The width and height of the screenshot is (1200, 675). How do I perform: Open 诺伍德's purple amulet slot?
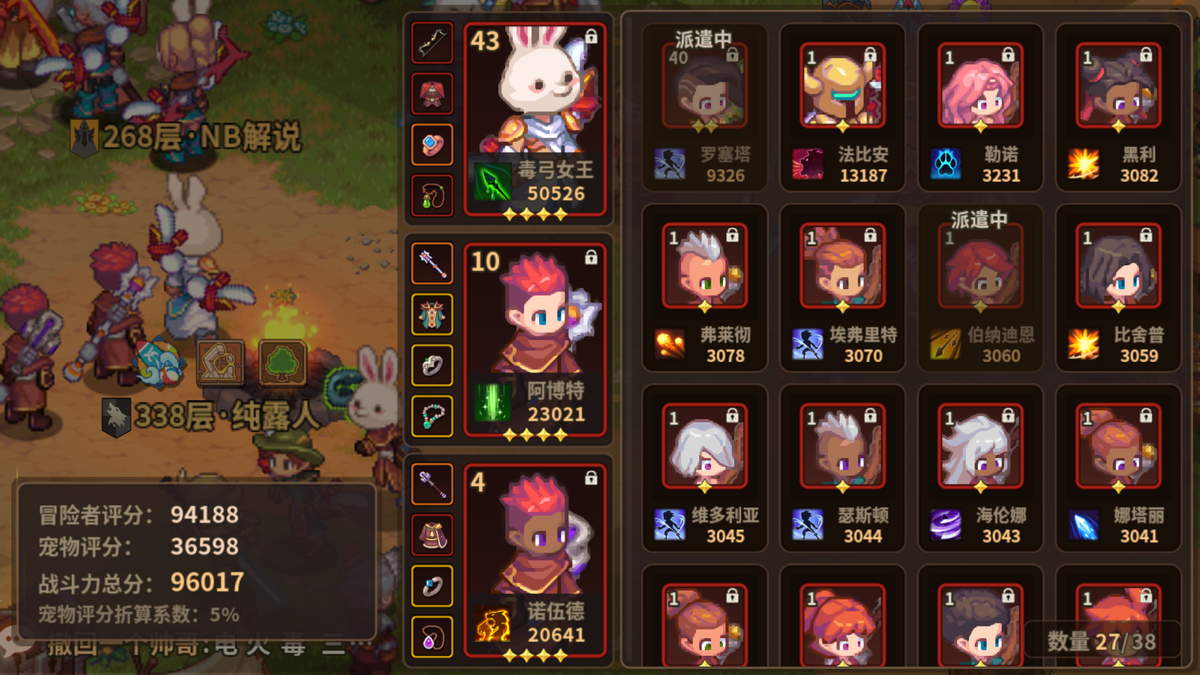pyautogui.click(x=432, y=637)
